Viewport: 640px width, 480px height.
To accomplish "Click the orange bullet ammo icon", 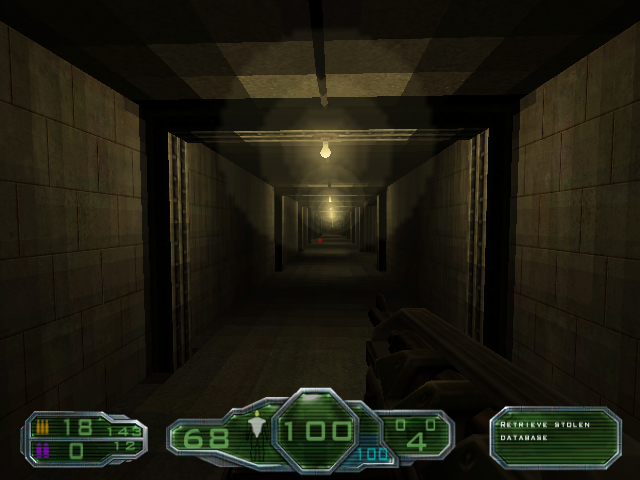I will [x=42, y=427].
